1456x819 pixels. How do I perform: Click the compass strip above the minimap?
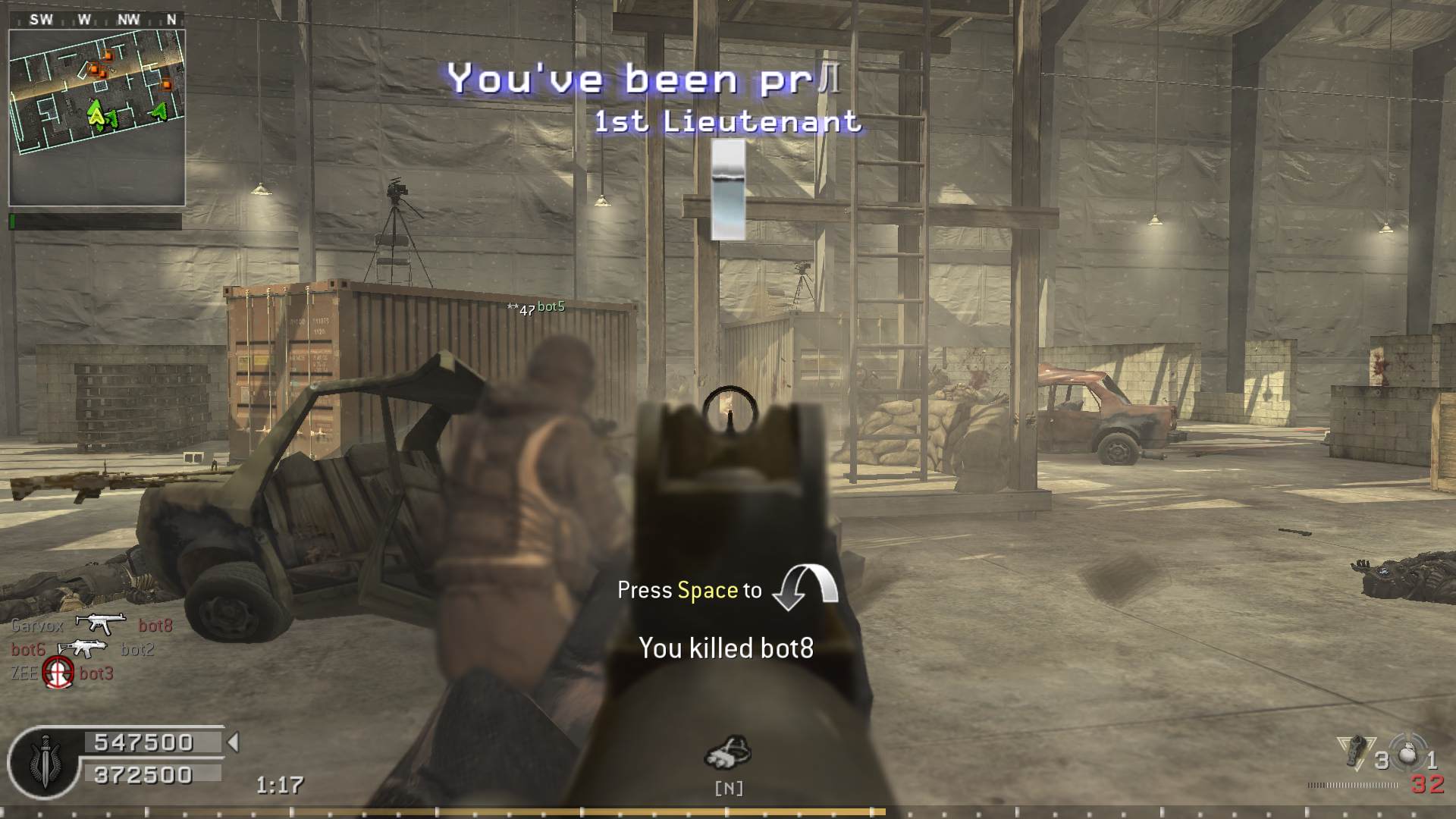96,20
